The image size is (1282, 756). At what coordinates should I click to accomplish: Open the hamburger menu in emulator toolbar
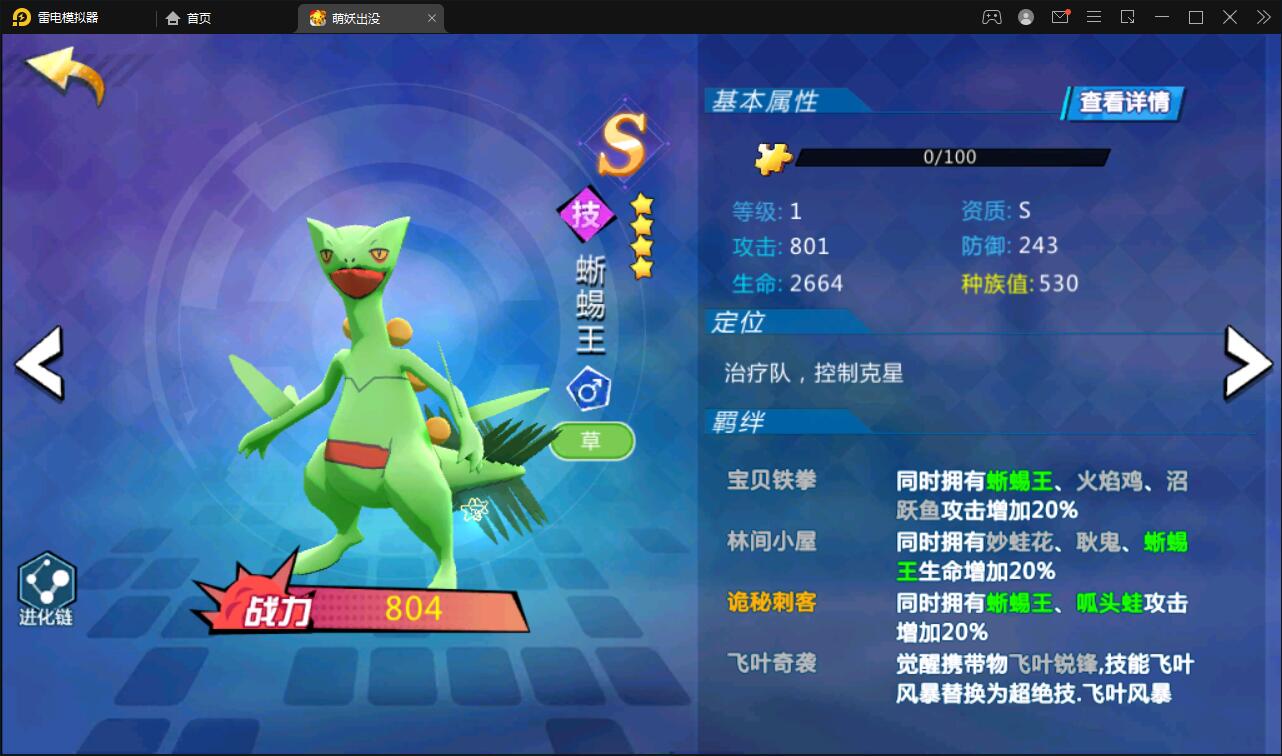tap(1094, 17)
